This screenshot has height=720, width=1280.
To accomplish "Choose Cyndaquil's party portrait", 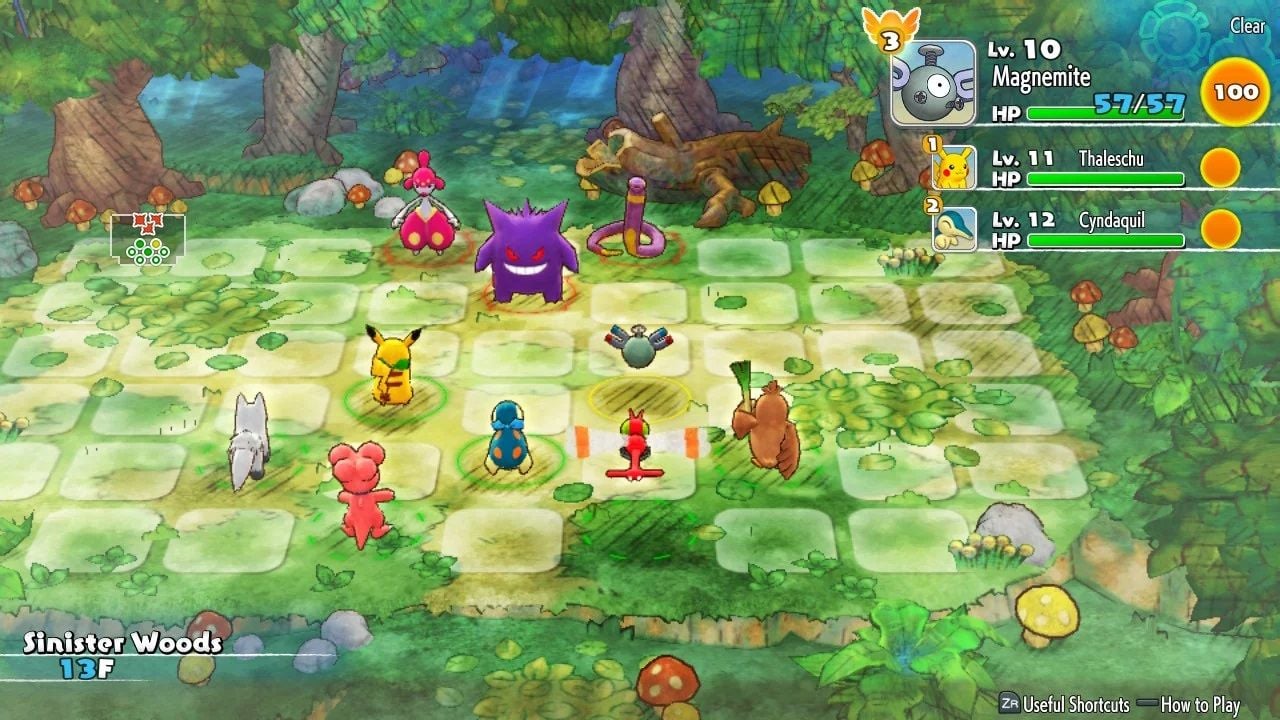I will coord(954,229).
